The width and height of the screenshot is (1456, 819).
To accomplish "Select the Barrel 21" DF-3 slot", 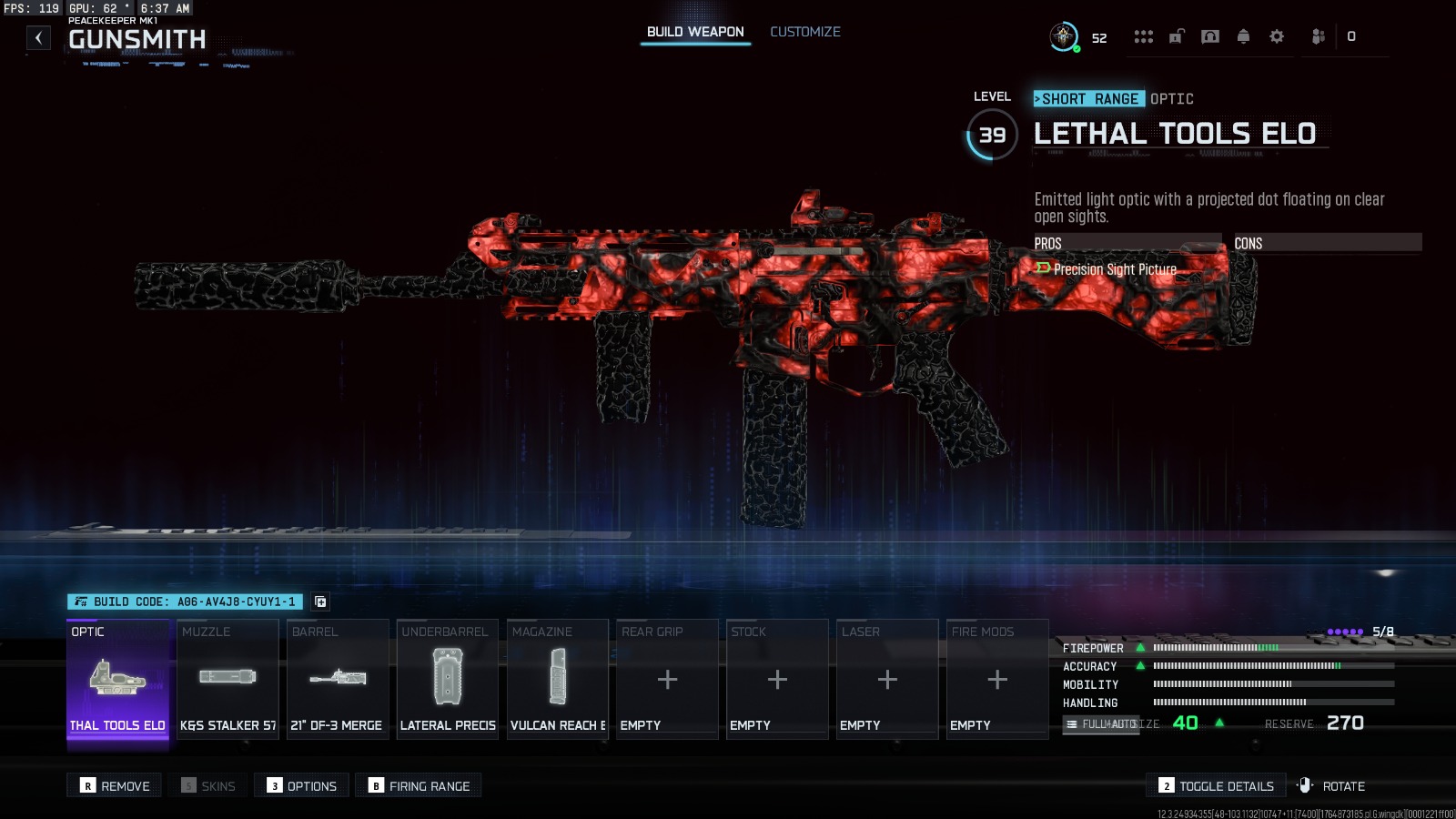I will 338,679.
